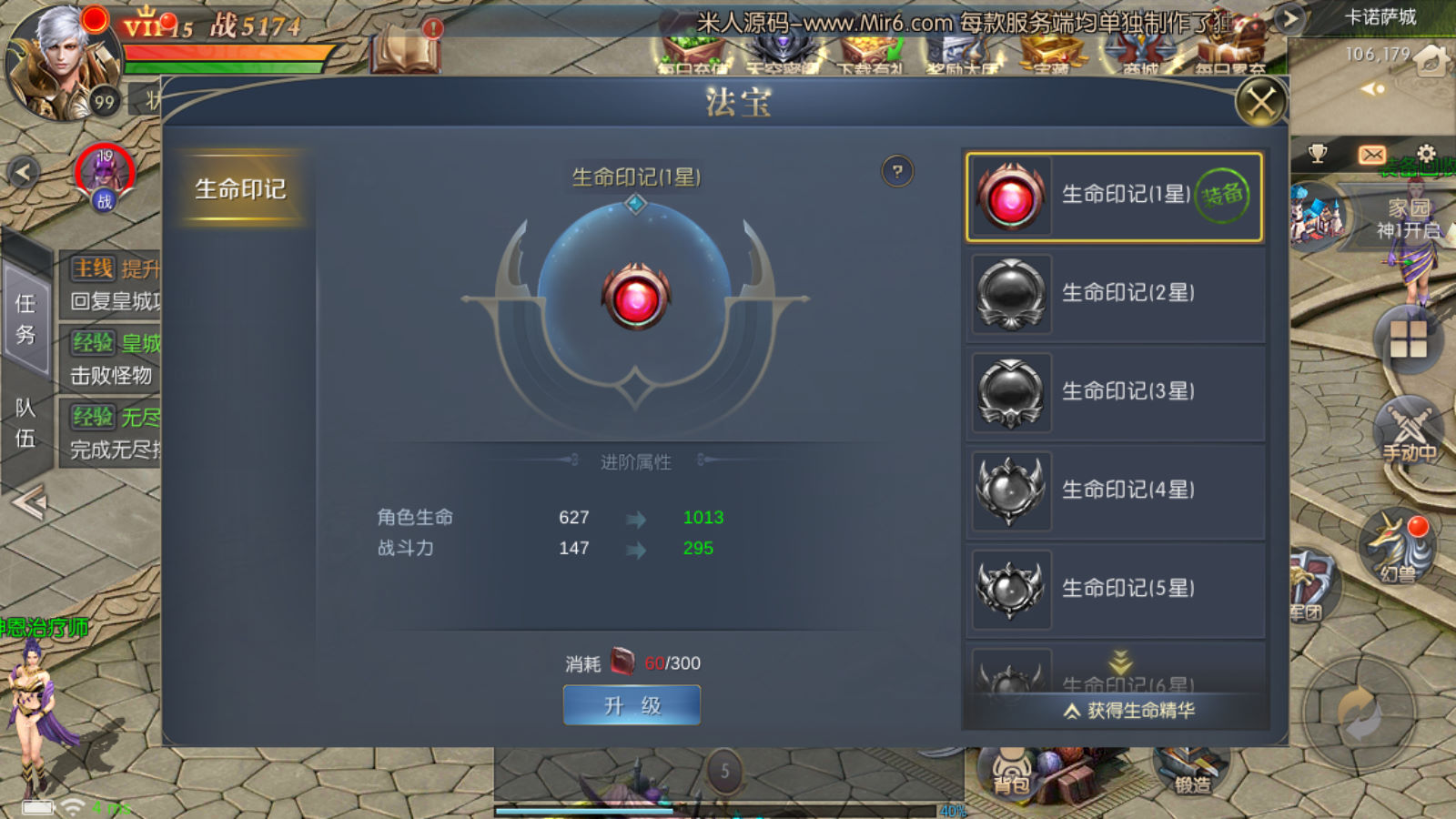
Task: Pick the 生命印记(3星) entry
Action: coord(1114,393)
